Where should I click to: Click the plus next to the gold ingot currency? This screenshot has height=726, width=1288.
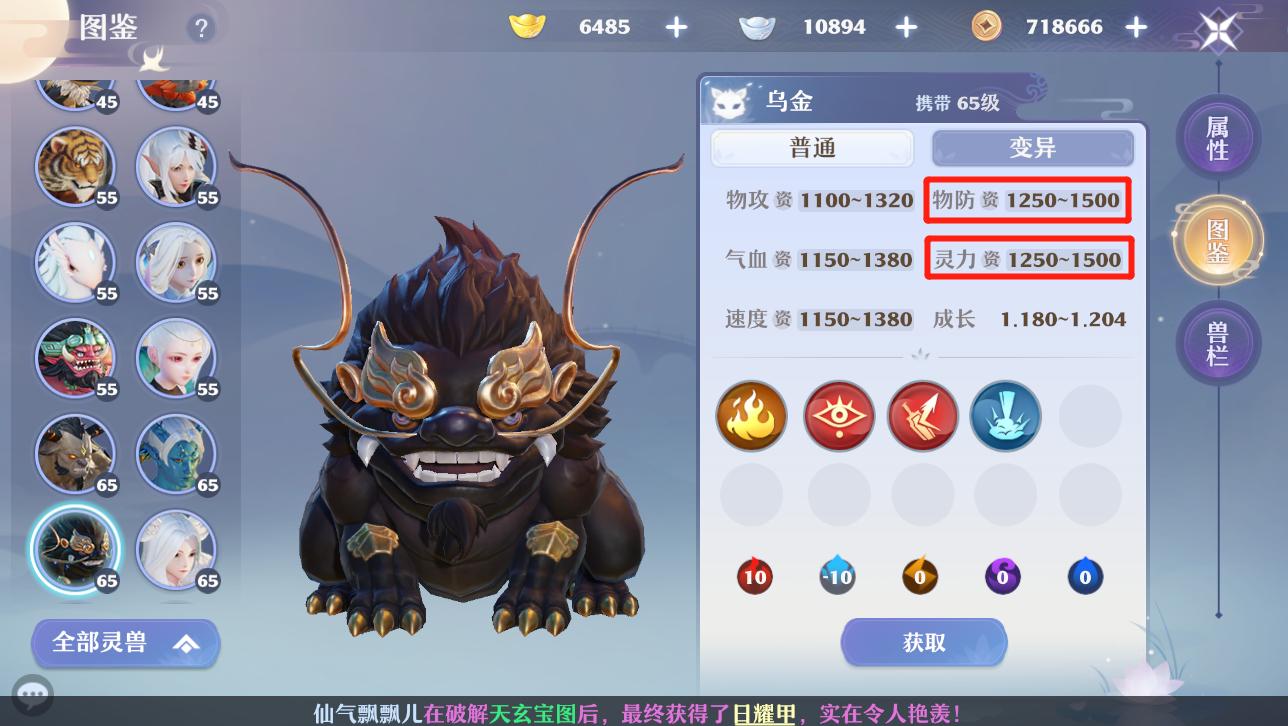[676, 27]
